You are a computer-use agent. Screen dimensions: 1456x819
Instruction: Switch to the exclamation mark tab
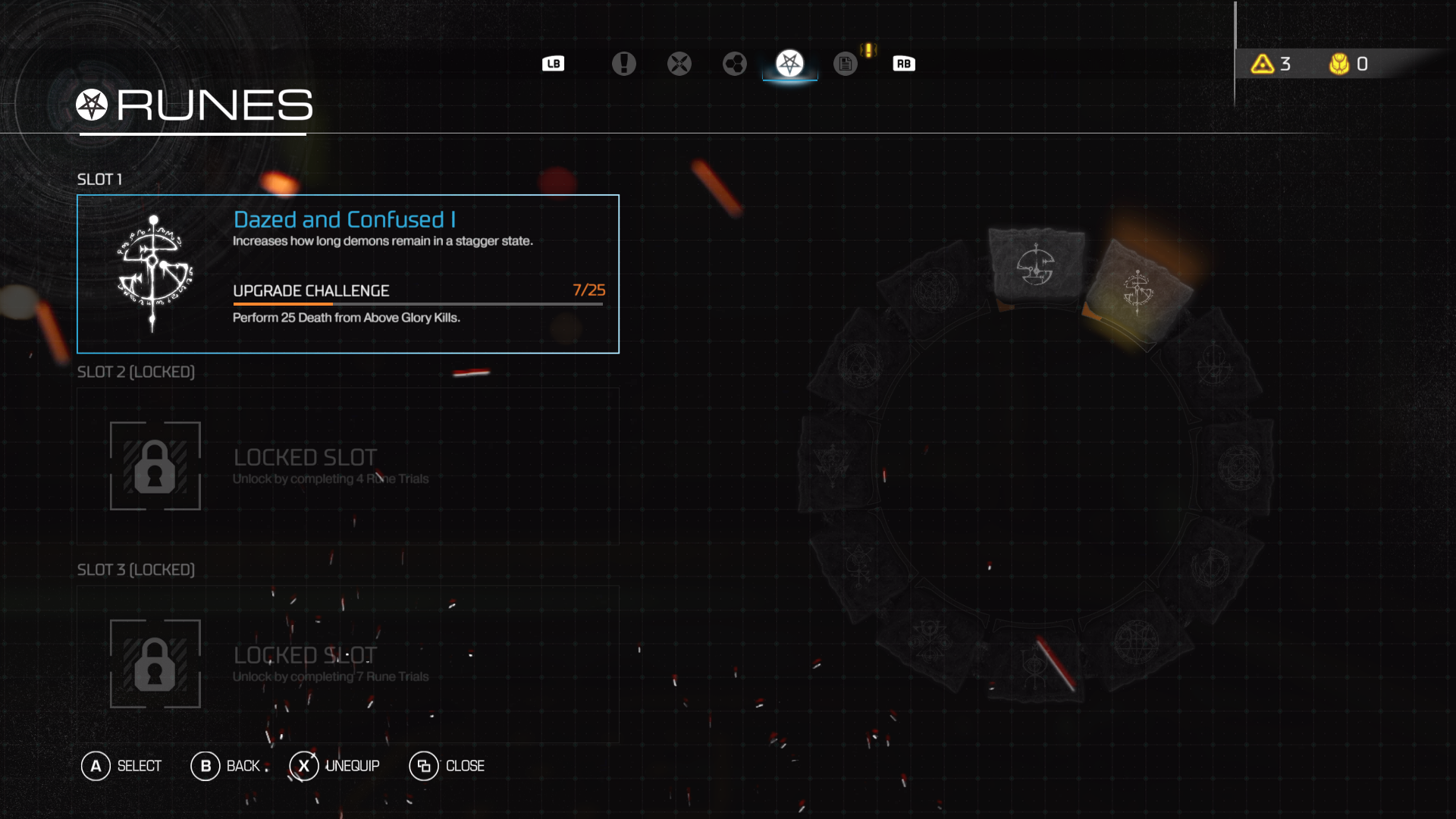[x=623, y=64]
